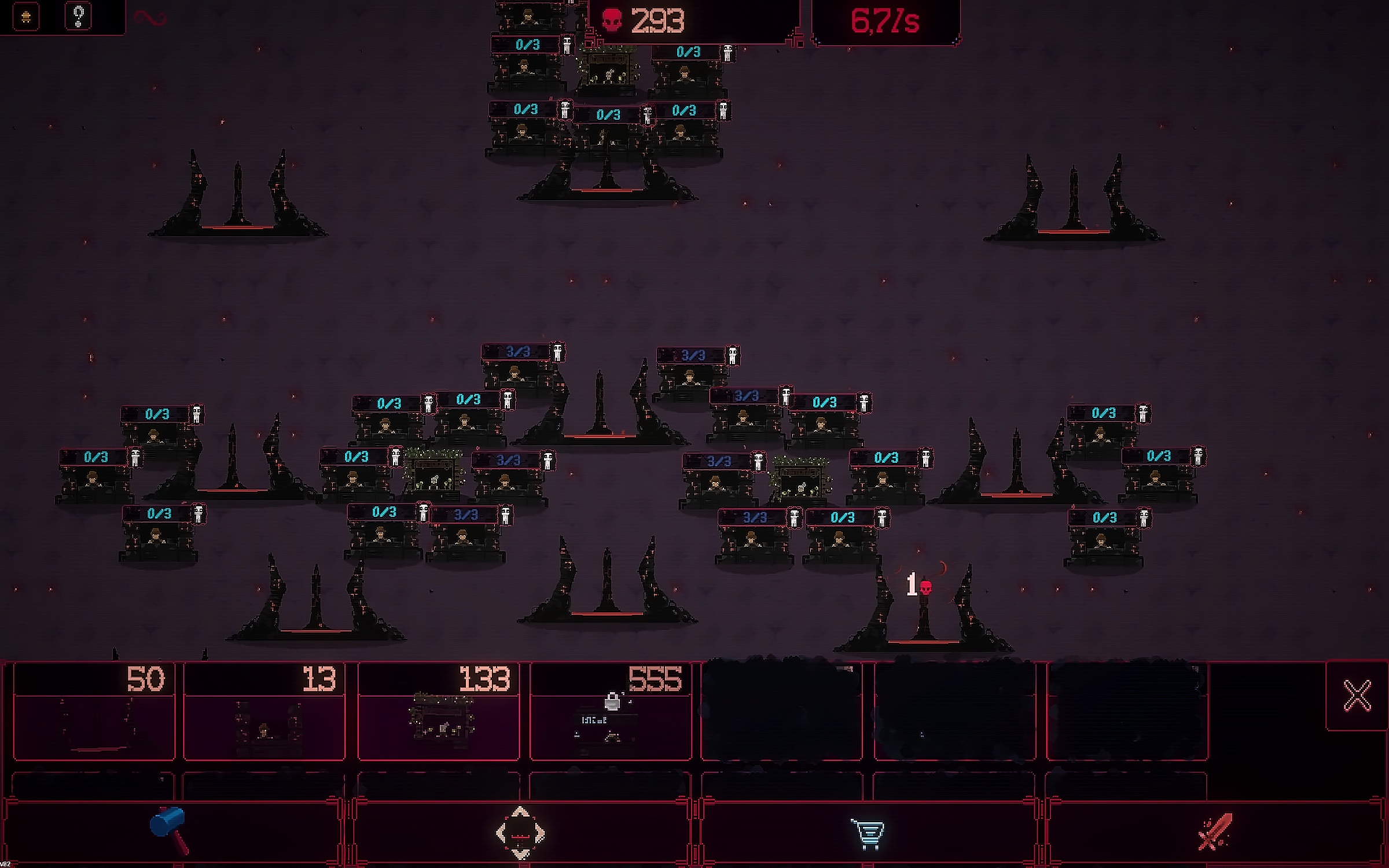Image resolution: width=1389 pixels, height=868 pixels.
Task: Select the spike pit building costing 50
Action: (94, 712)
